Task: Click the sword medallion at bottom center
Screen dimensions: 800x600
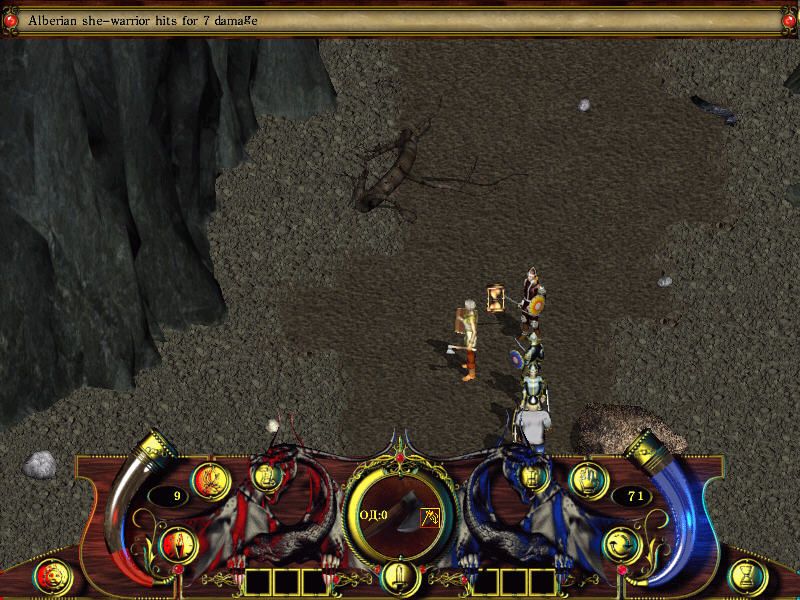Action: coord(398,578)
